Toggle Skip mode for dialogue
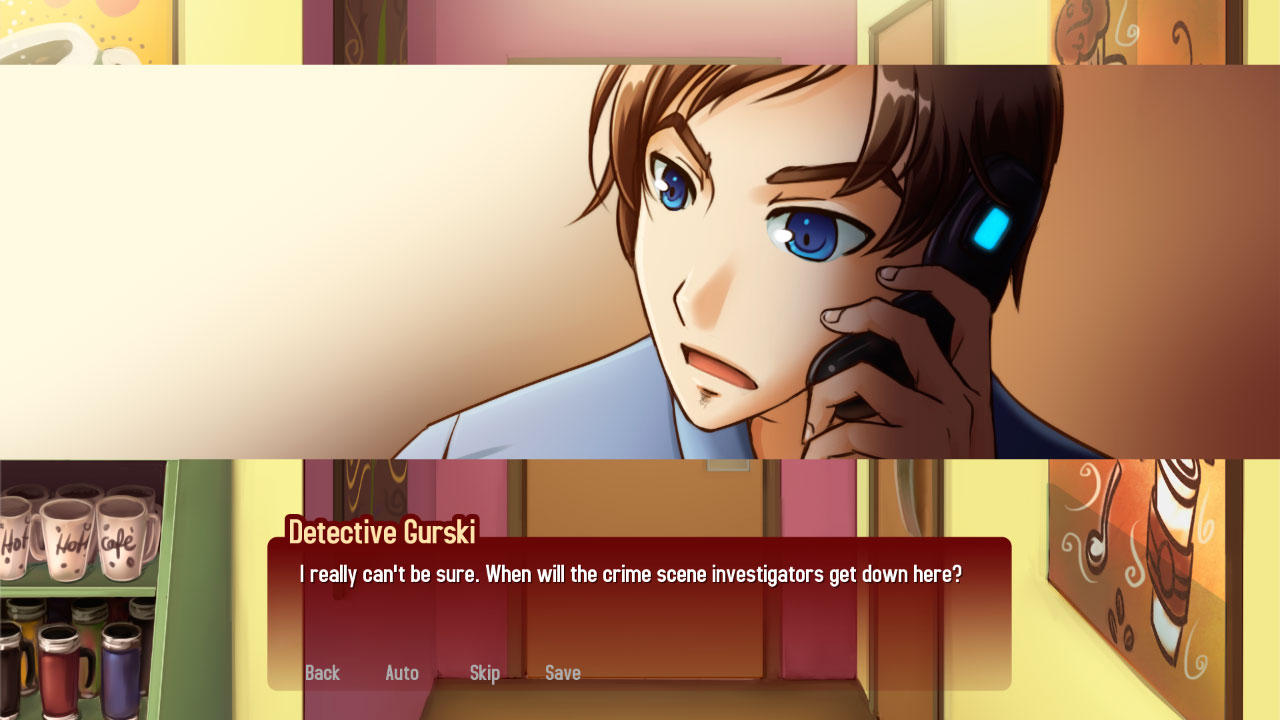Viewport: 1280px width, 720px height. tap(485, 673)
